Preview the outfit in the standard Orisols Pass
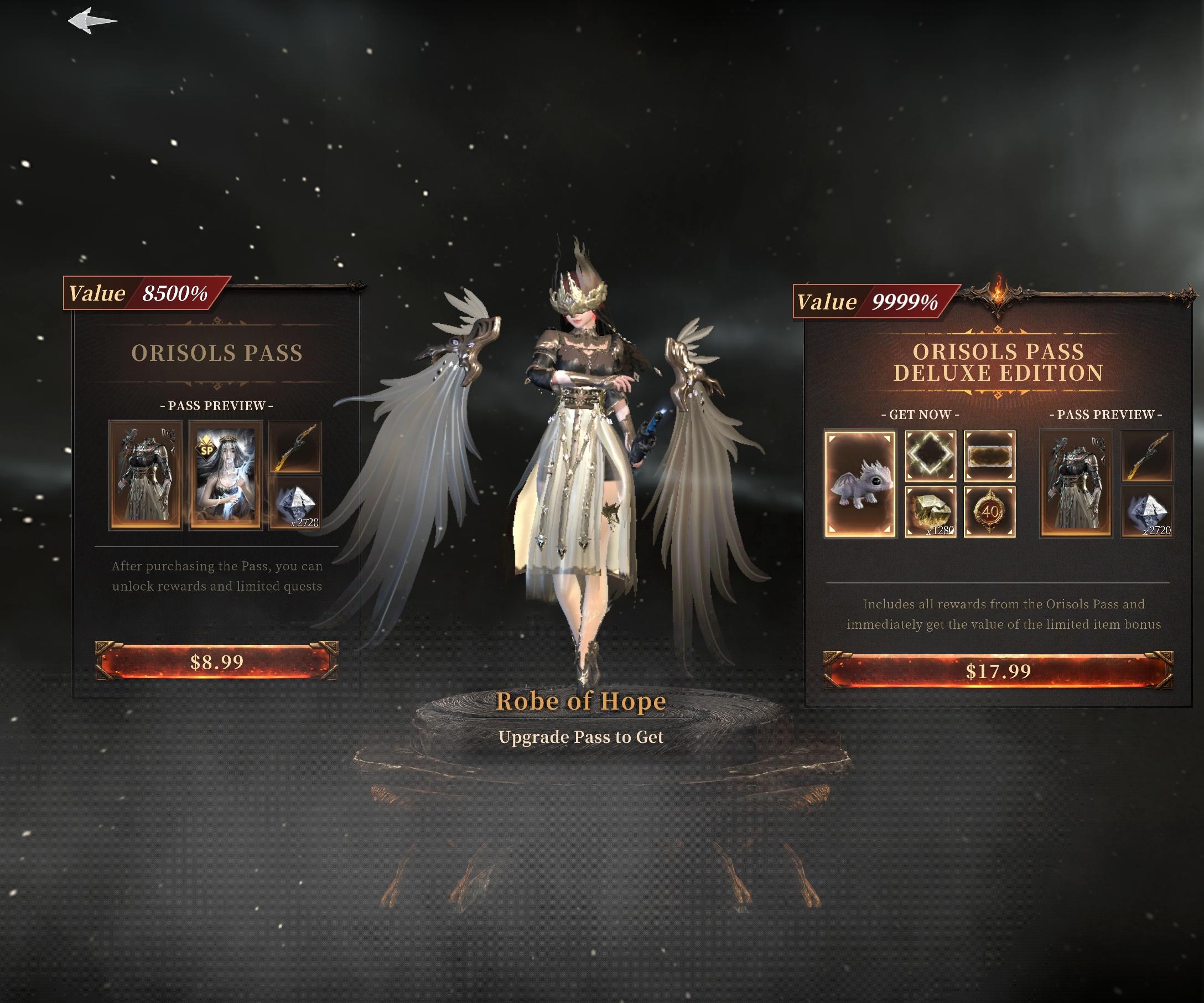Viewport: 1204px width, 1003px height. click(146, 475)
